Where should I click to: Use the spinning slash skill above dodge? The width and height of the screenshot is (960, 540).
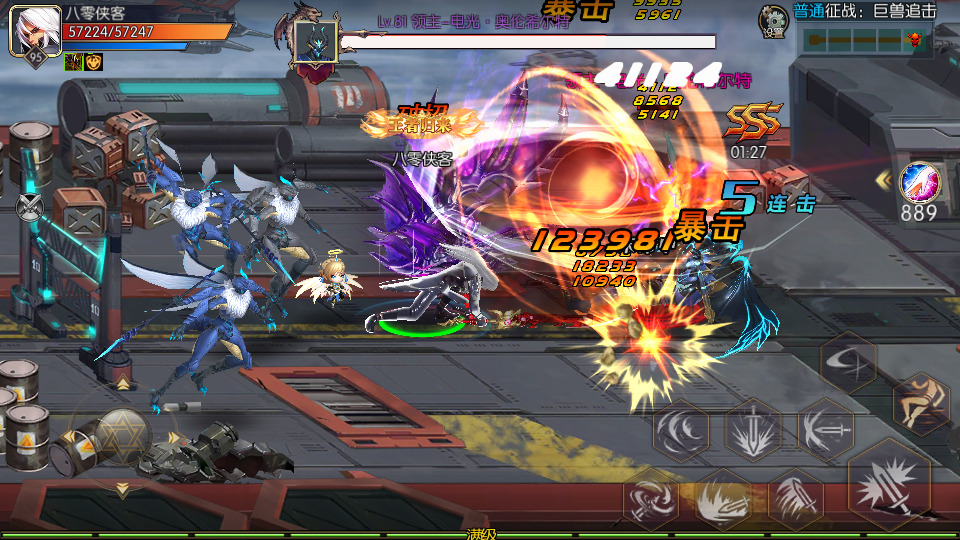pyautogui.click(x=848, y=360)
